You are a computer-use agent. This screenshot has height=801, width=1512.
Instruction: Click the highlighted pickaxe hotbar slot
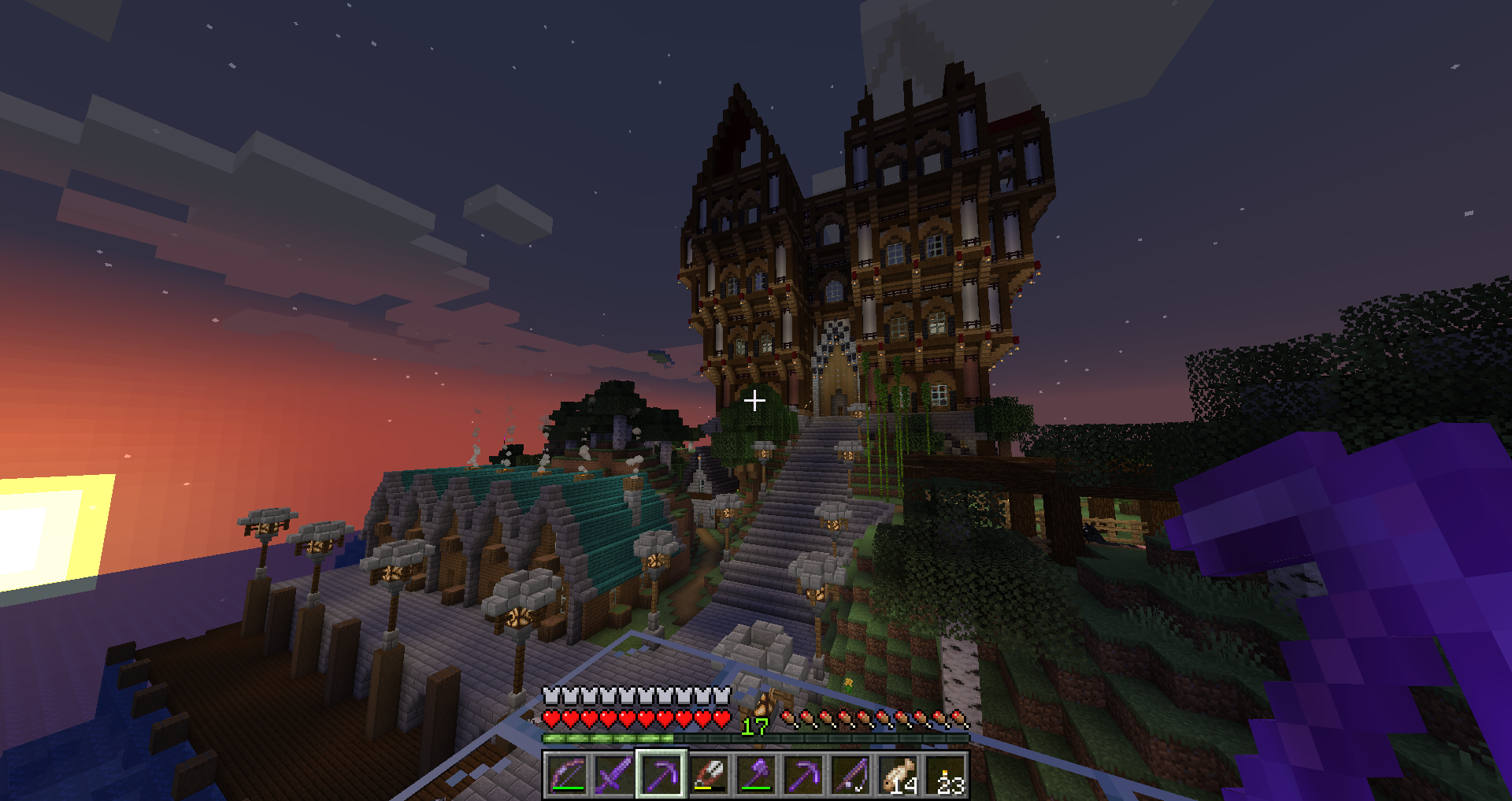pyautogui.click(x=661, y=775)
